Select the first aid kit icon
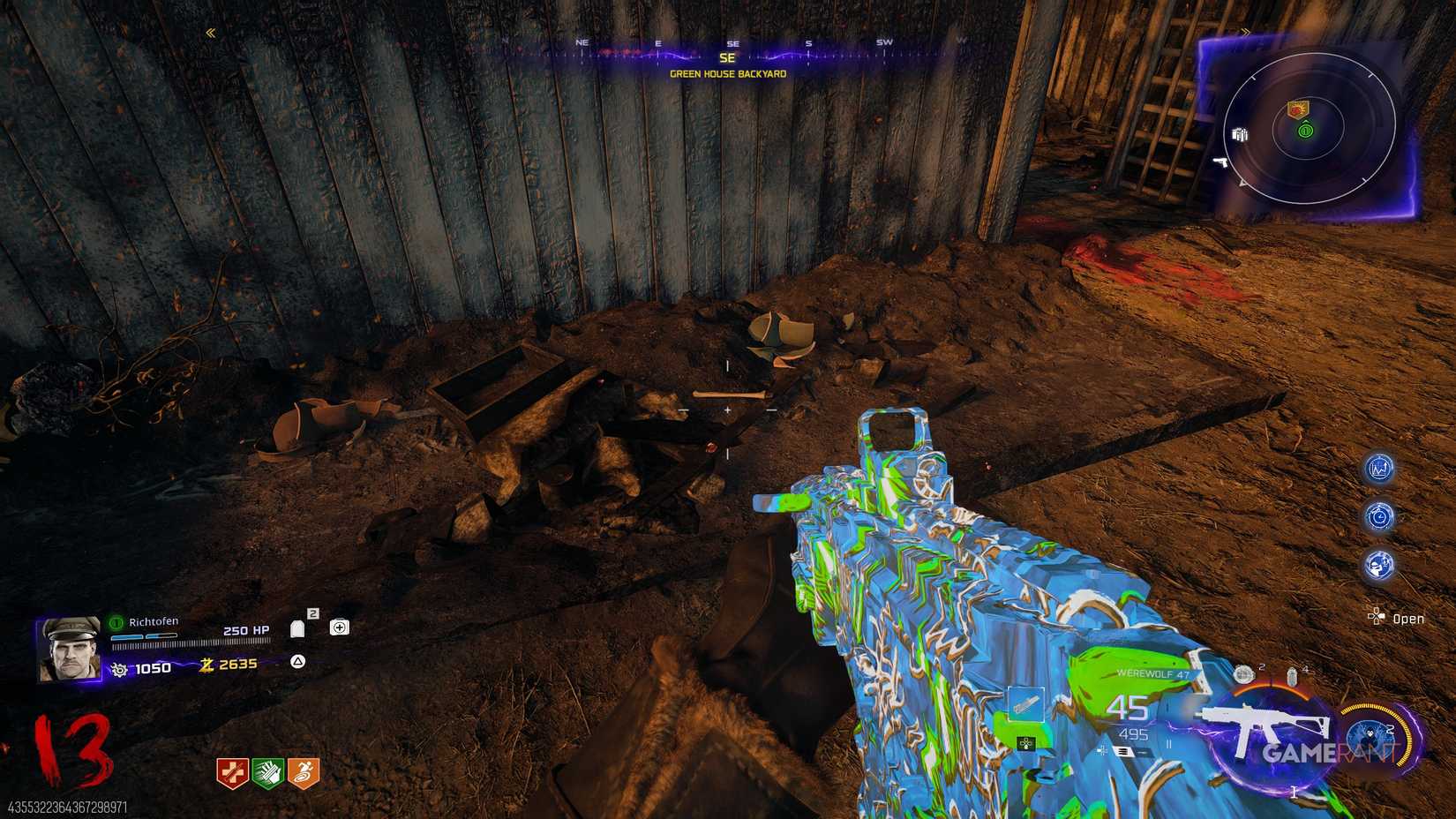Screen dimensions: 1456x819 click(x=340, y=628)
